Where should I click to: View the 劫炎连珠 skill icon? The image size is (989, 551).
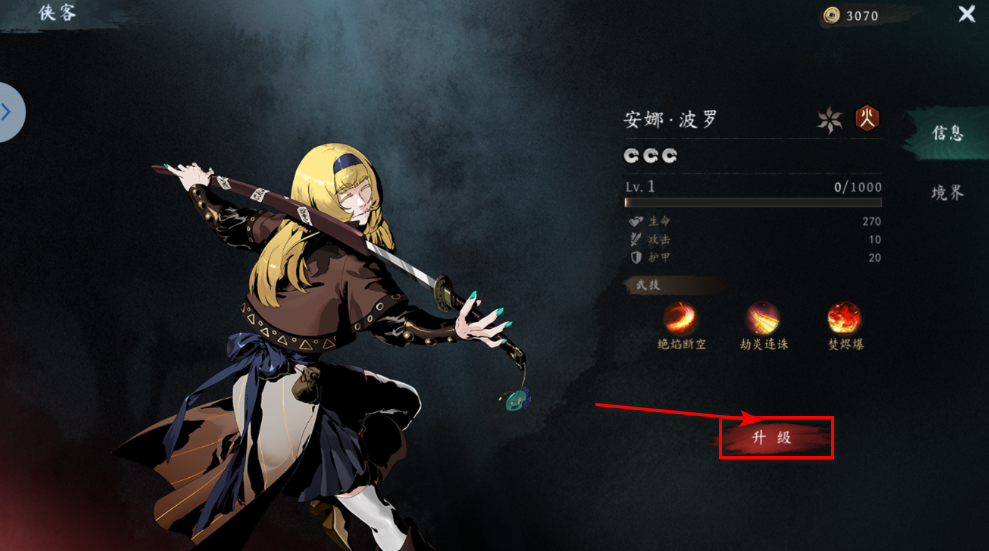pyautogui.click(x=762, y=319)
